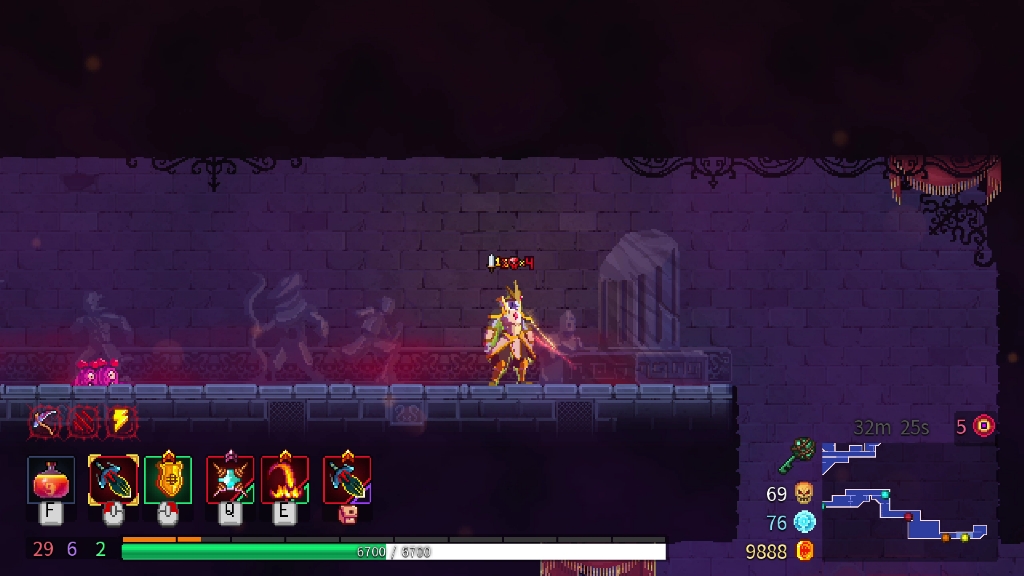Click the red boss cell icon
This screenshot has width=1024, height=576.
(x=985, y=427)
